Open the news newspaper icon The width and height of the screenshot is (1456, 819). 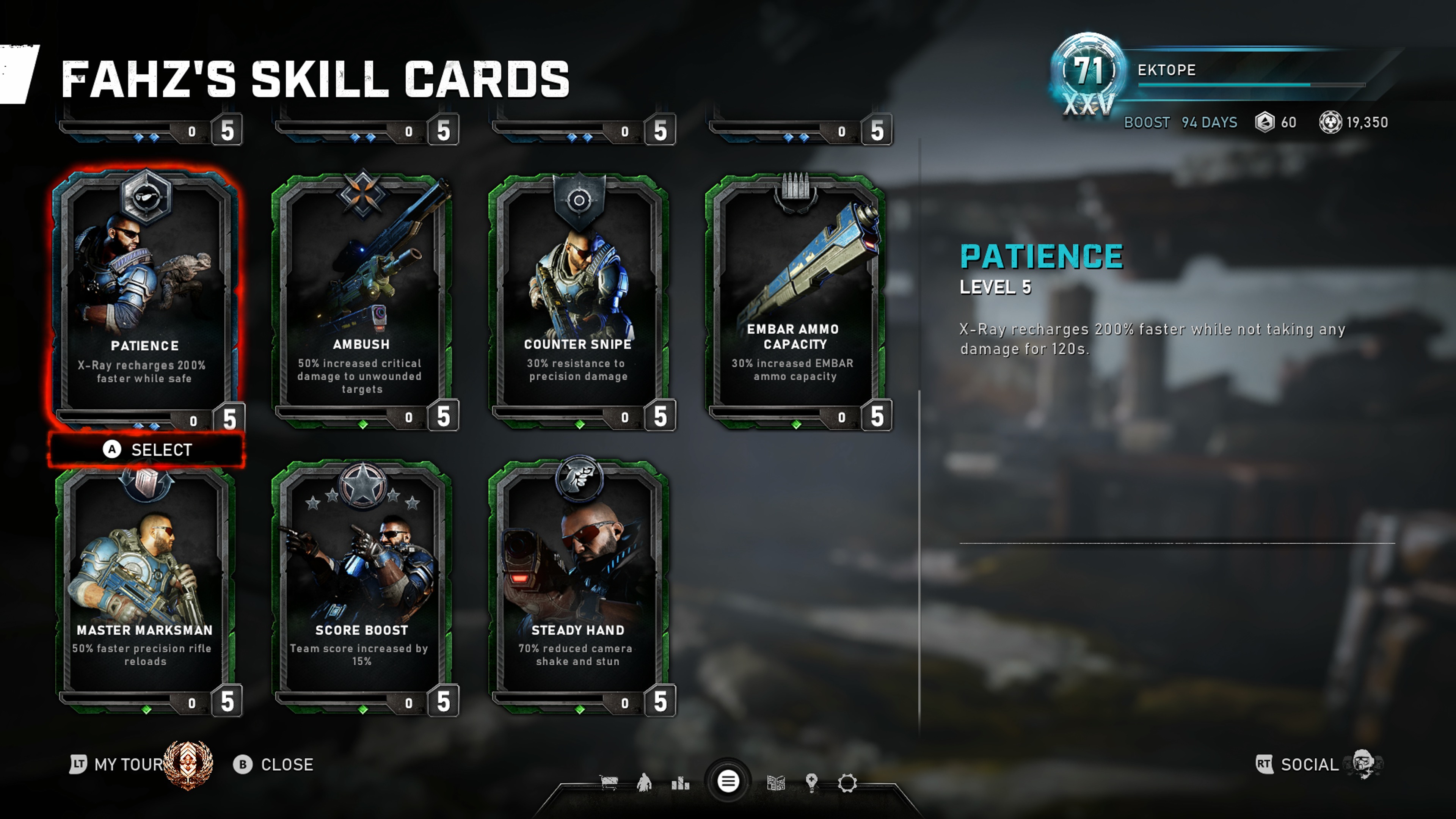[x=776, y=783]
